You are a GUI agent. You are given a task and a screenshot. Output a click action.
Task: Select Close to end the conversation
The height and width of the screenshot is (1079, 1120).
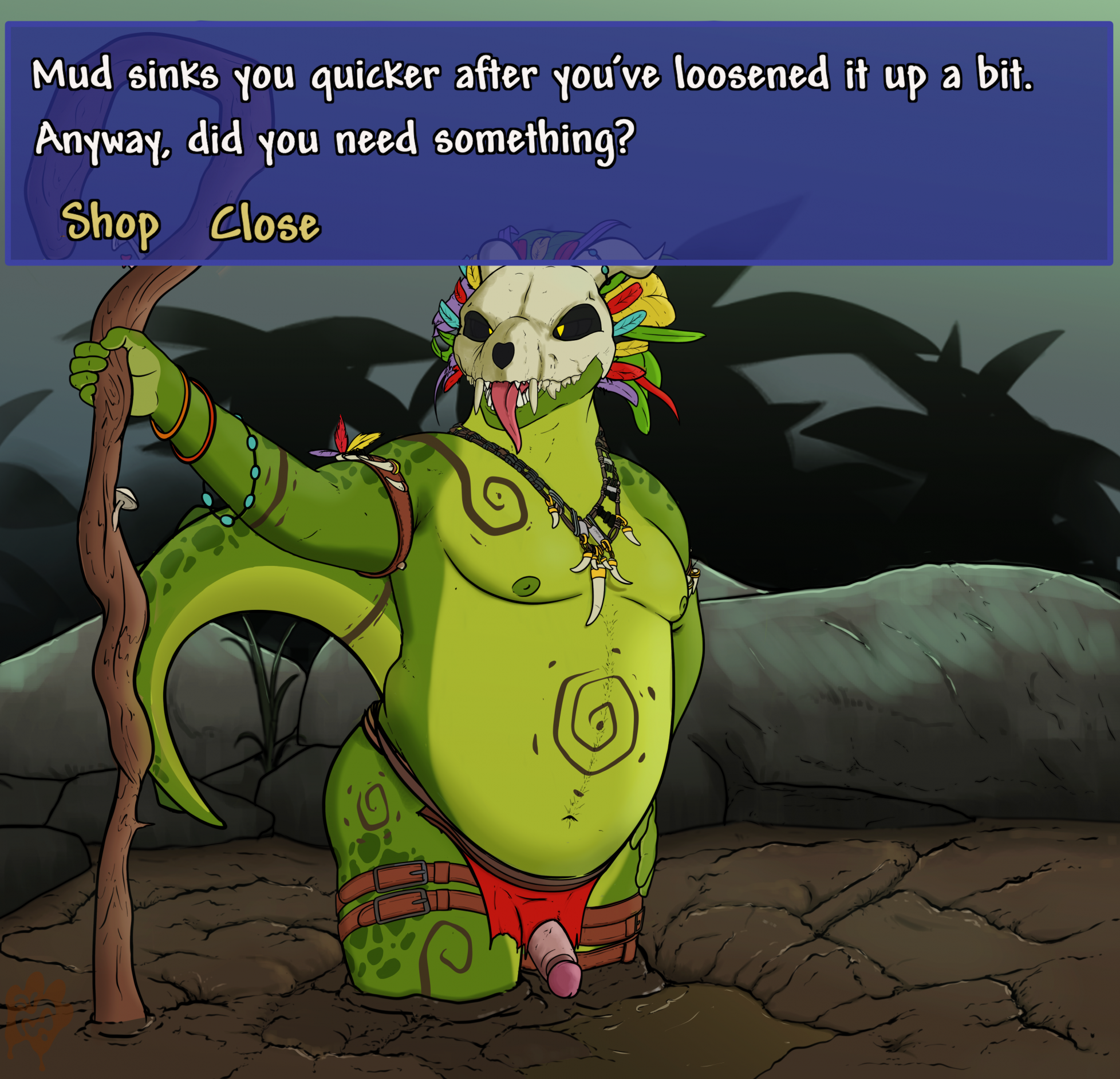(x=265, y=223)
